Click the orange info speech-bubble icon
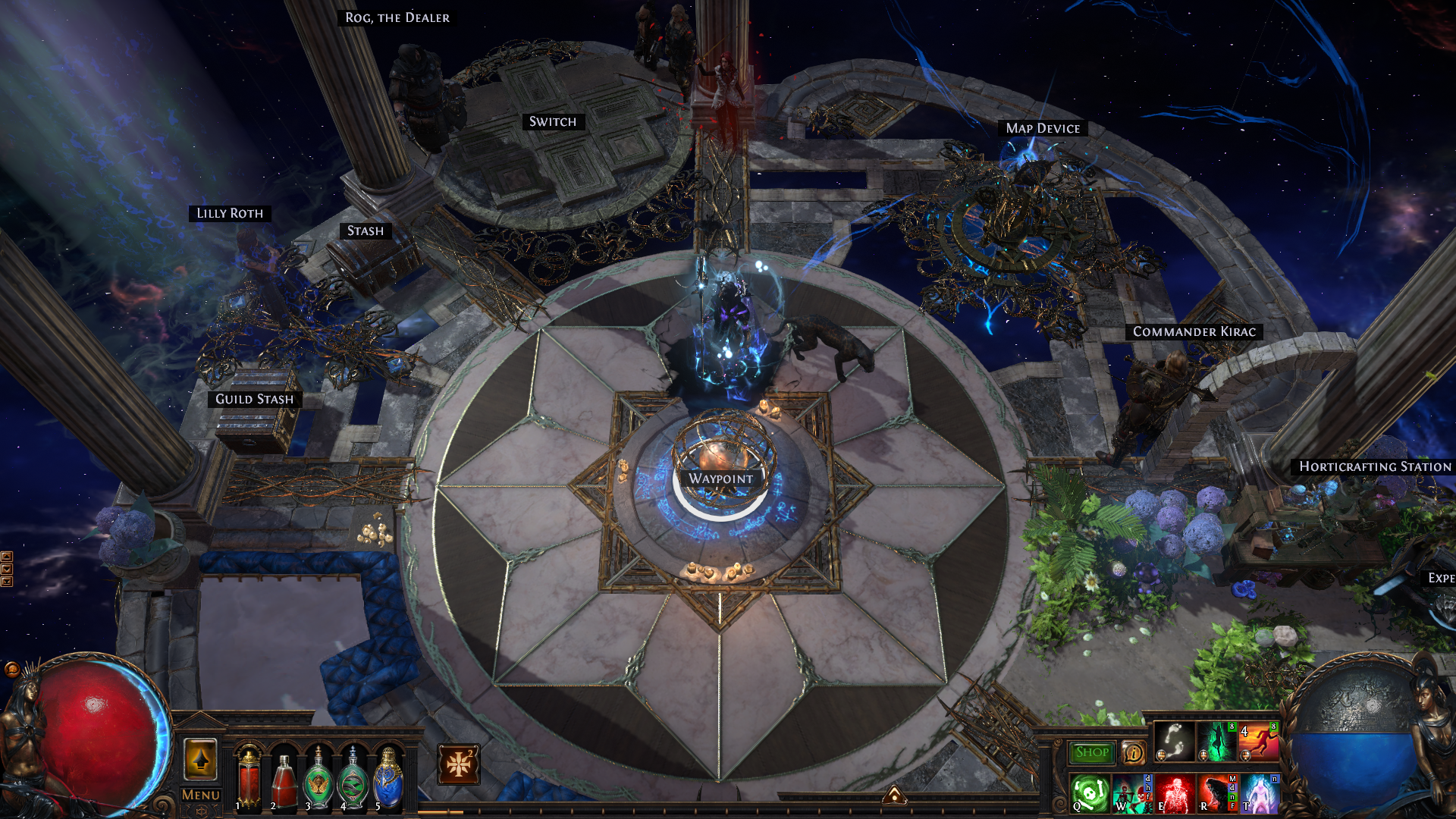The height and width of the screenshot is (819, 1456). pyautogui.click(x=1134, y=752)
